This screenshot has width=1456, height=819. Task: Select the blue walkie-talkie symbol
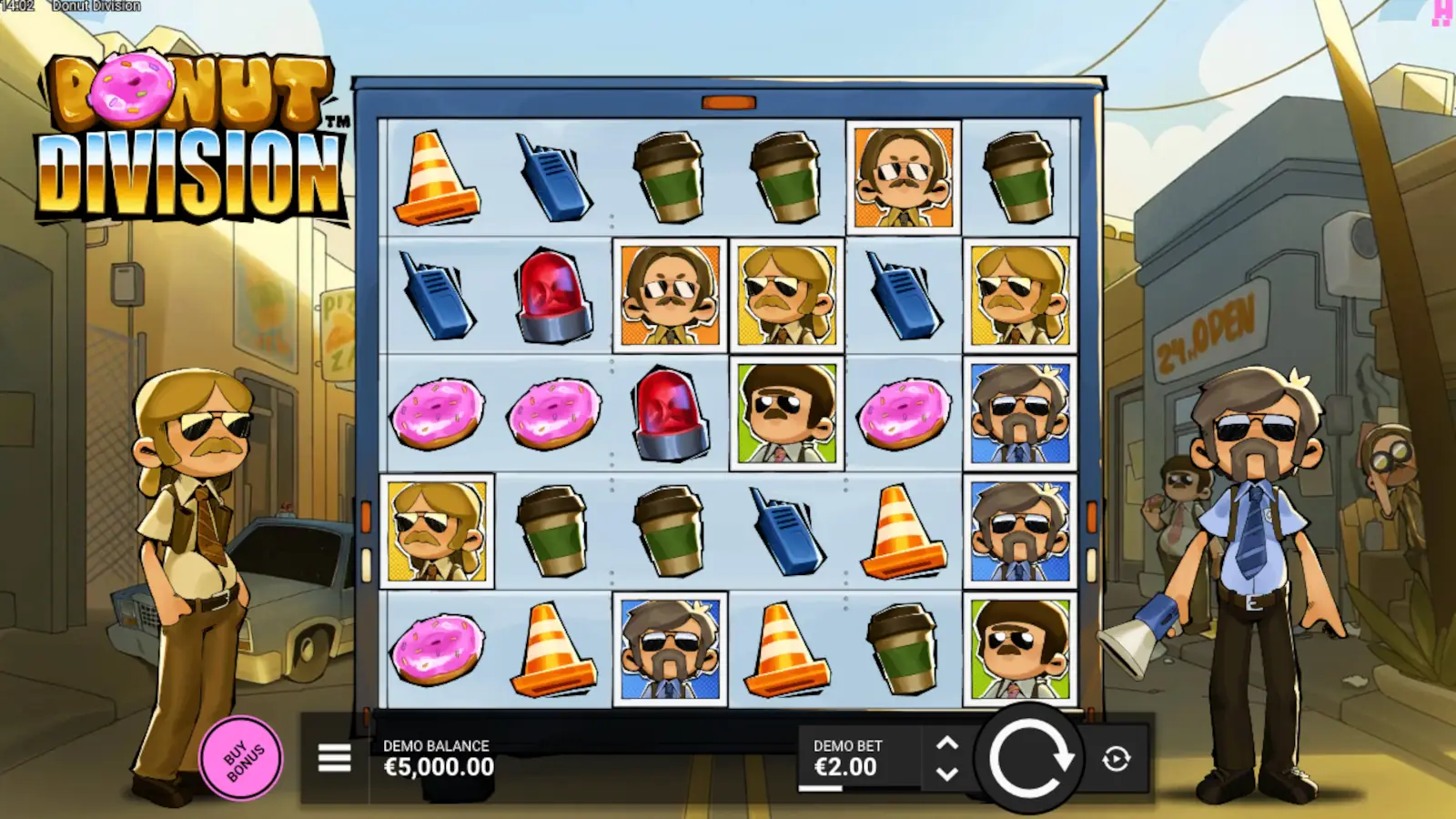pos(553,178)
